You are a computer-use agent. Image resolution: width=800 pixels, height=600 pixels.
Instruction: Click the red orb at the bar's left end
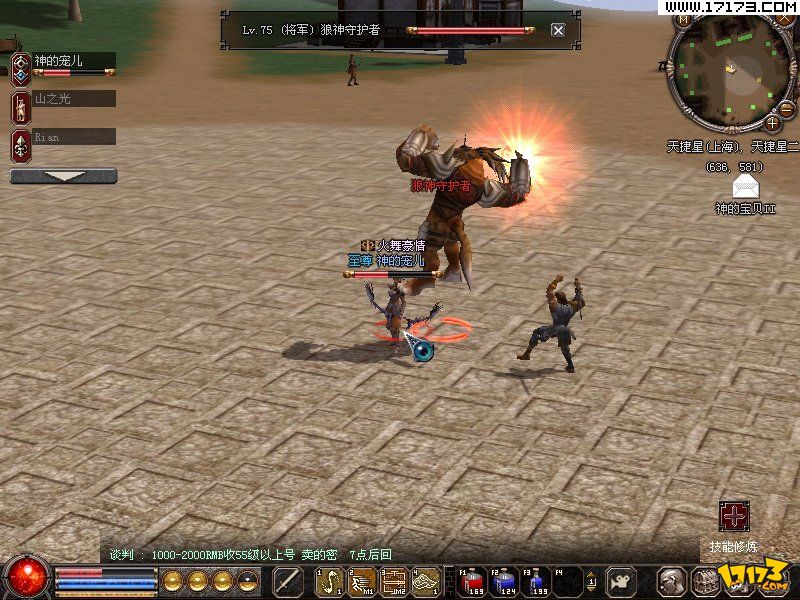click(27, 576)
